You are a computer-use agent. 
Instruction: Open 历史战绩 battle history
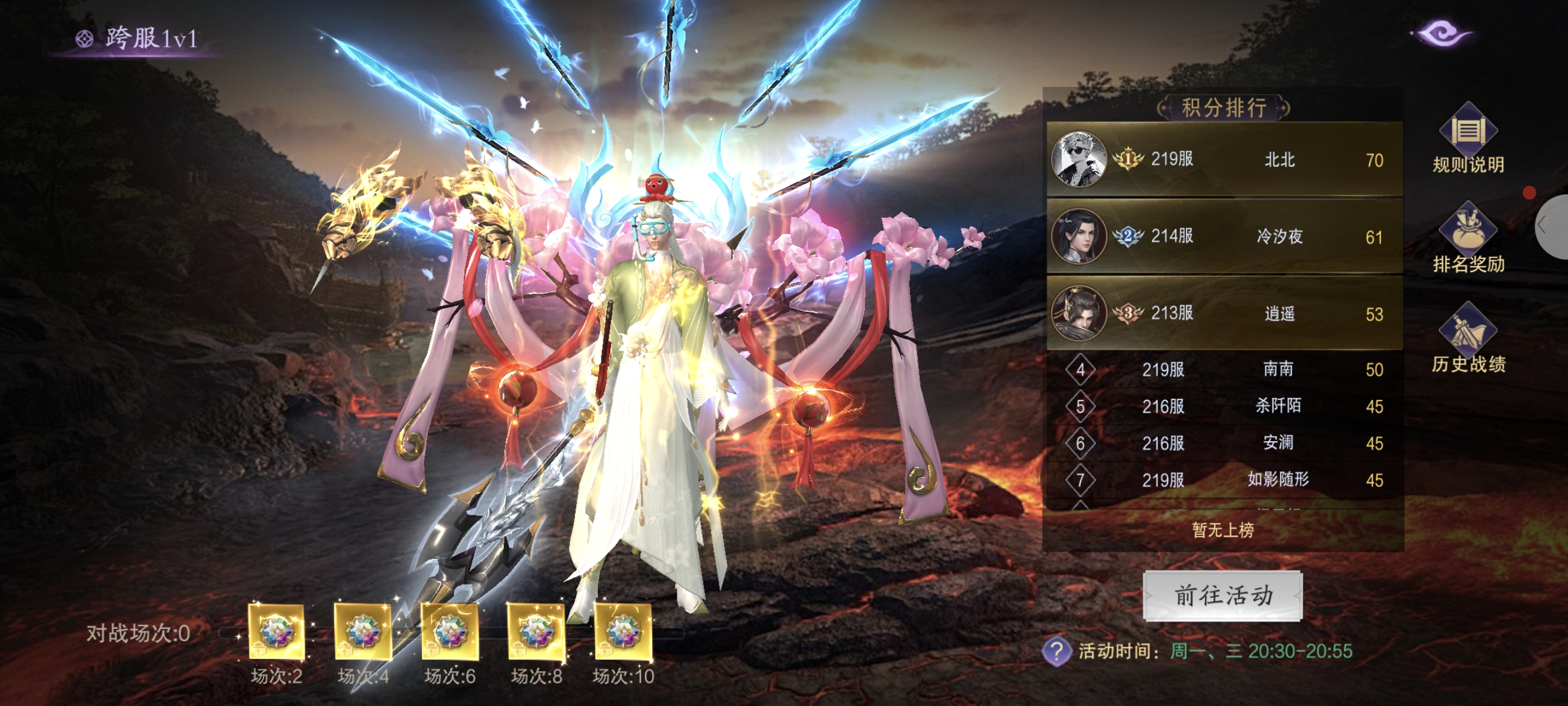click(1467, 338)
